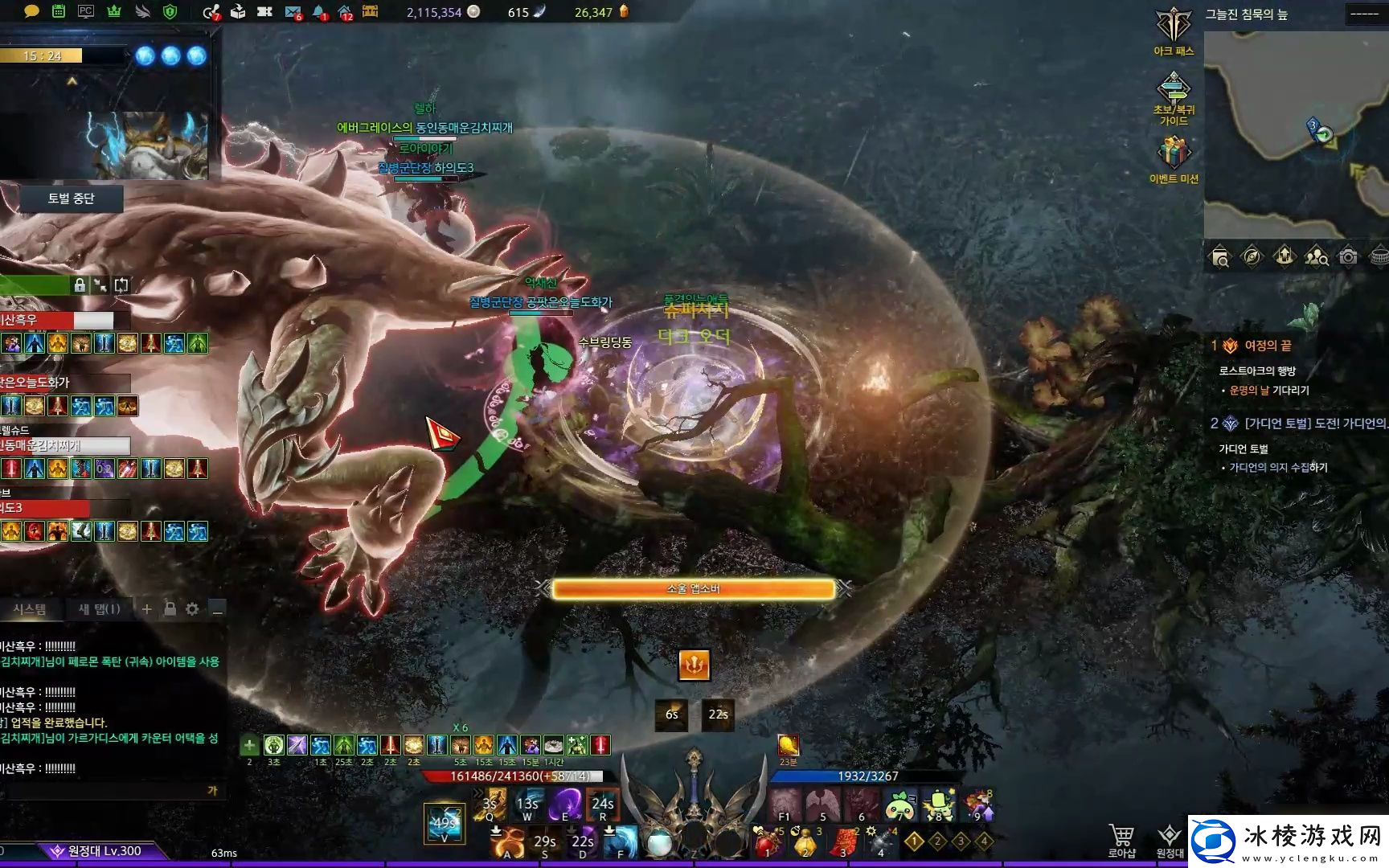Activate the purple E skill

pos(564,804)
